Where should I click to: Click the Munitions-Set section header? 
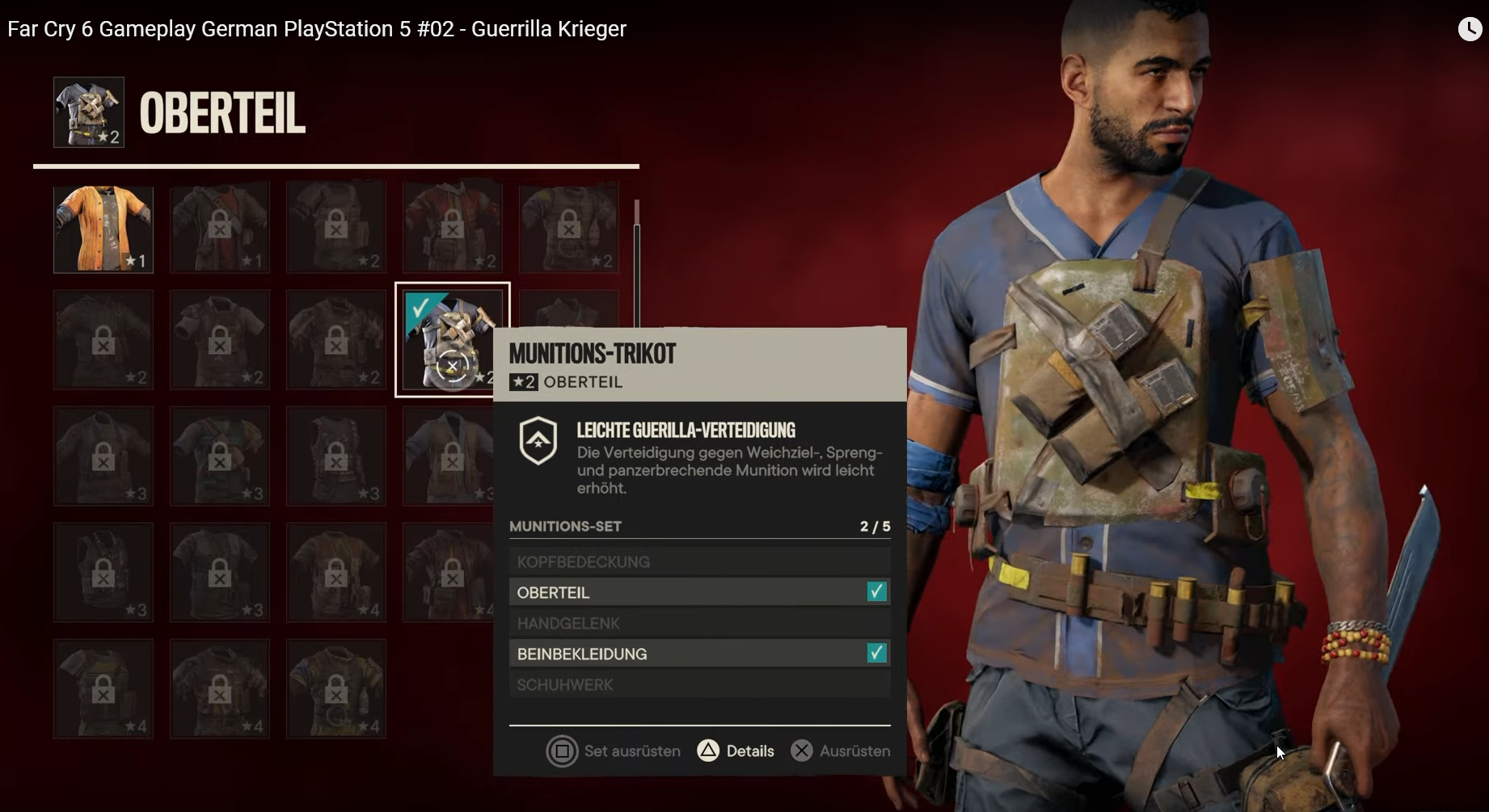click(x=566, y=526)
